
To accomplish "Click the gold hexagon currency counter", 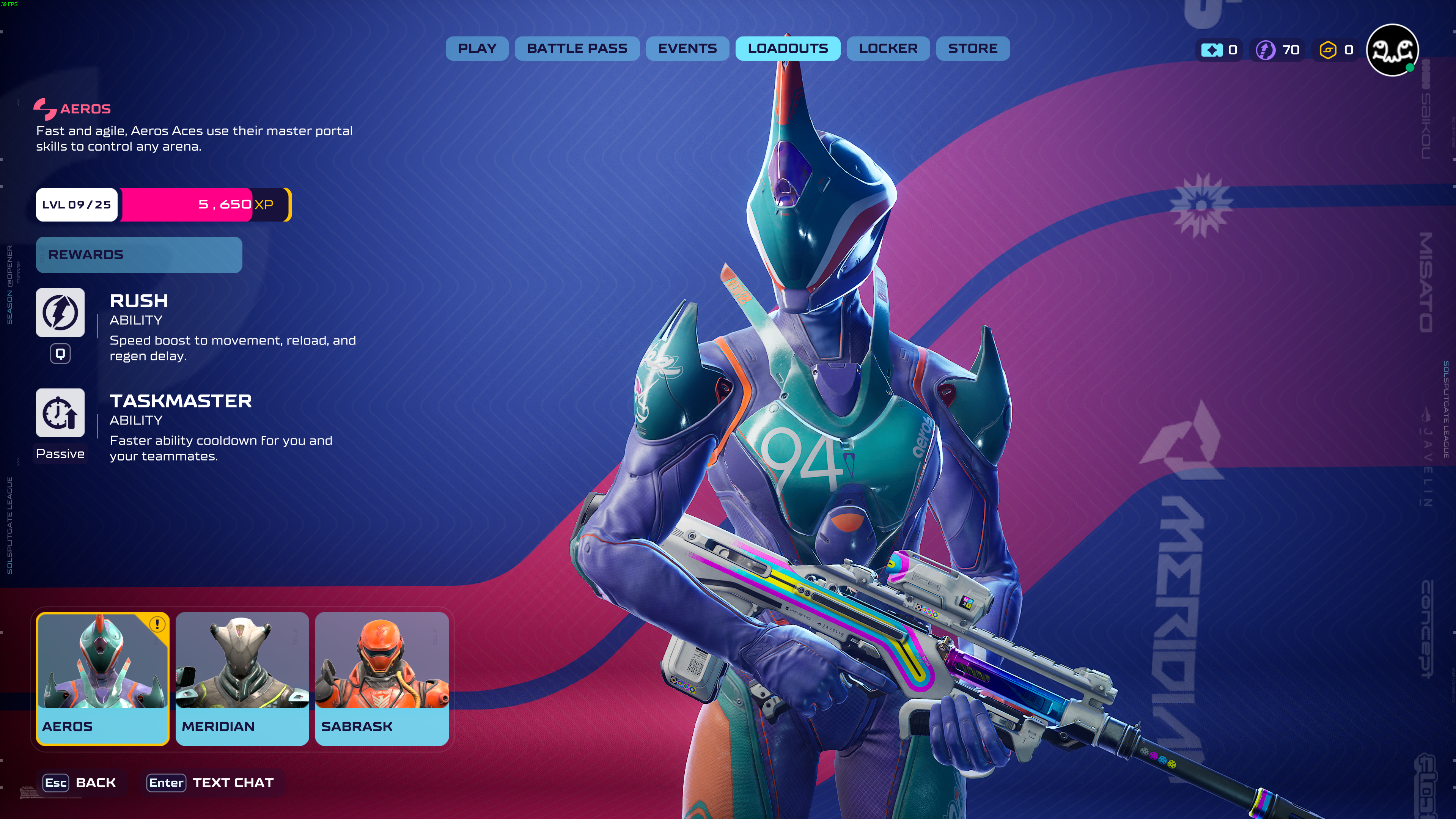I will (x=1336, y=50).
